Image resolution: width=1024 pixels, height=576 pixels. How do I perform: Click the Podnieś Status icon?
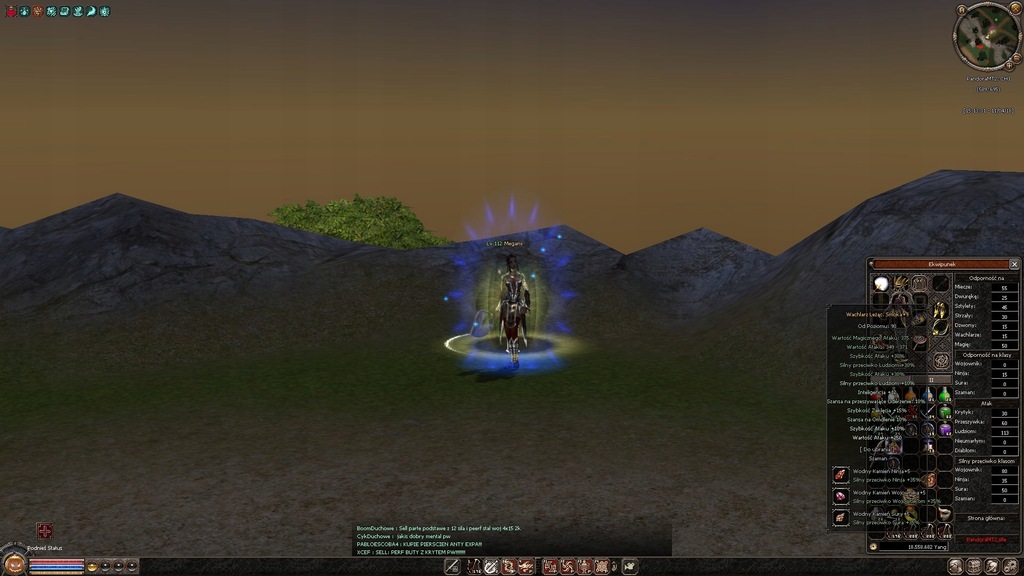pyautogui.click(x=45, y=531)
